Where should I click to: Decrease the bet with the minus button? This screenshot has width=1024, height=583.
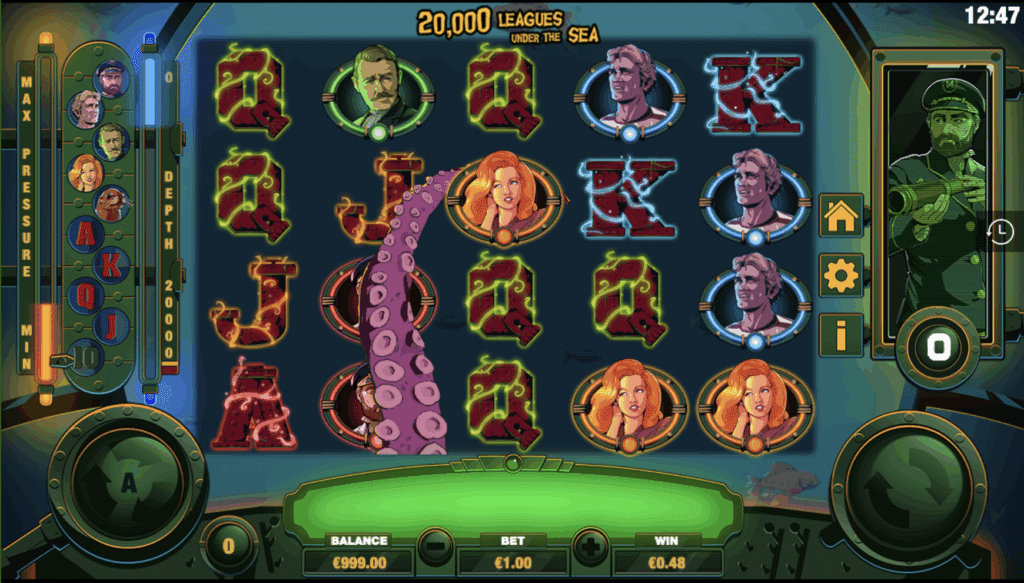coord(434,548)
